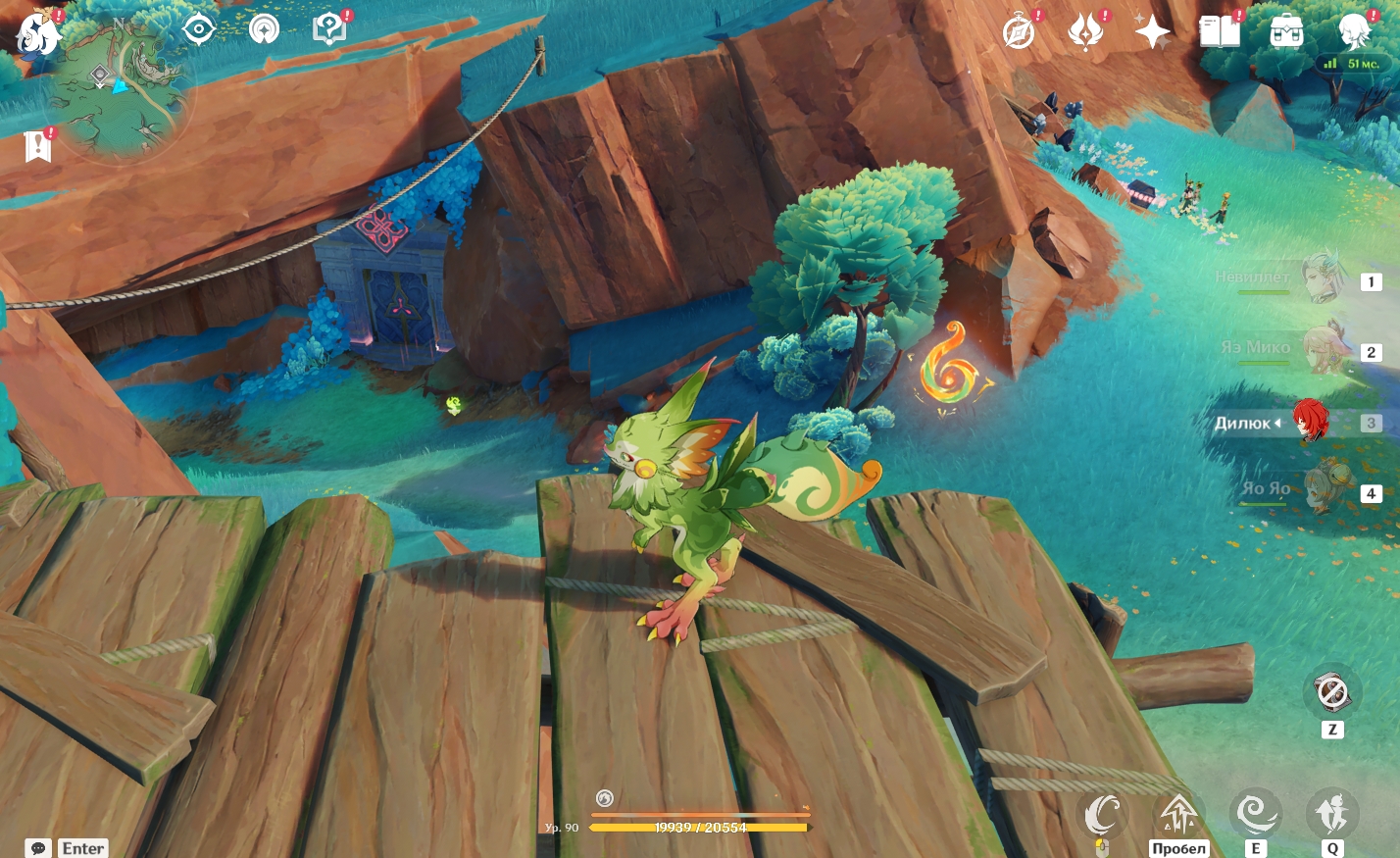
Task: Activate the swirl elemental skill icon
Action: (1255, 814)
